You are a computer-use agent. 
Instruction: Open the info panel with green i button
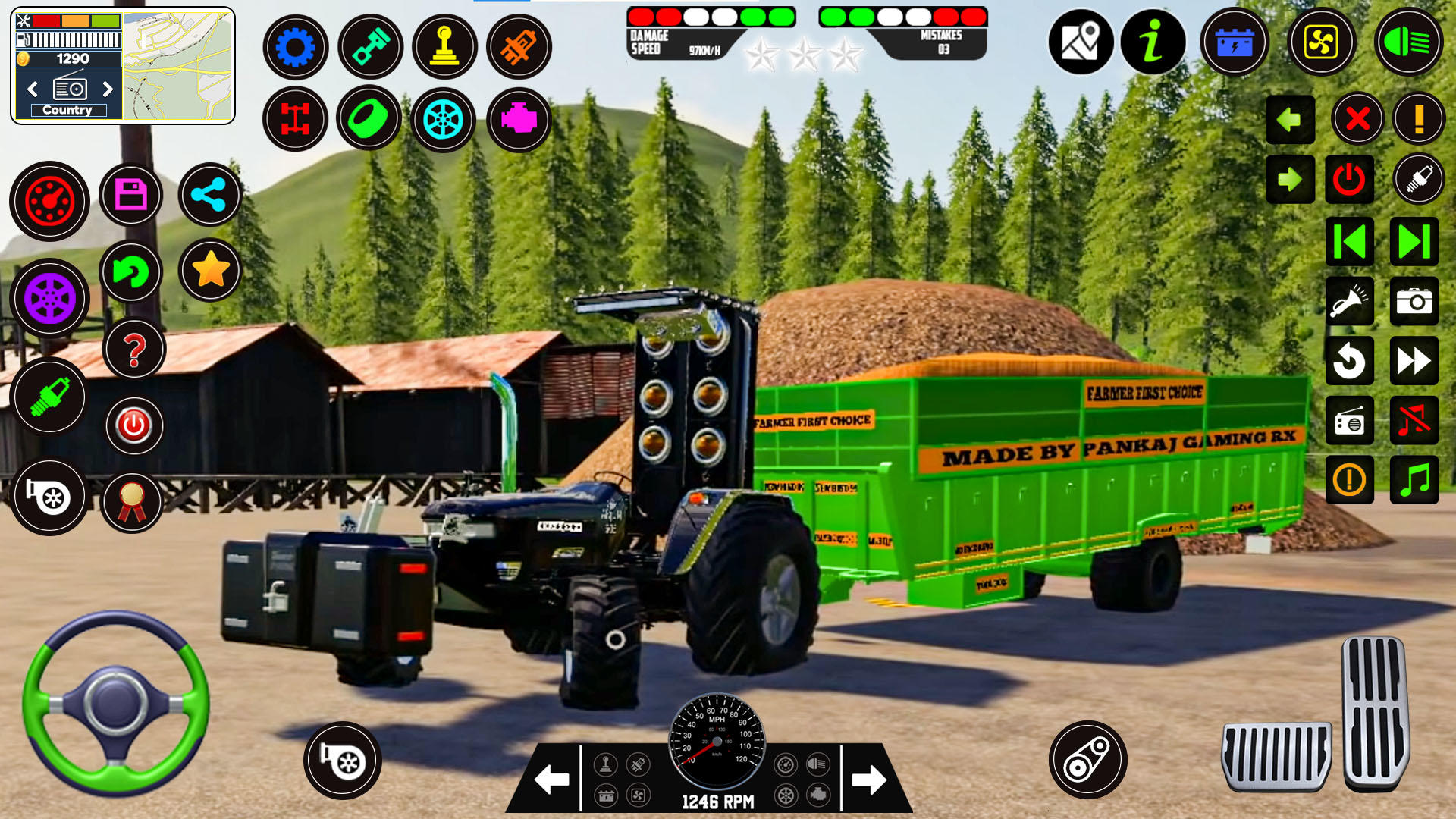[x=1152, y=43]
